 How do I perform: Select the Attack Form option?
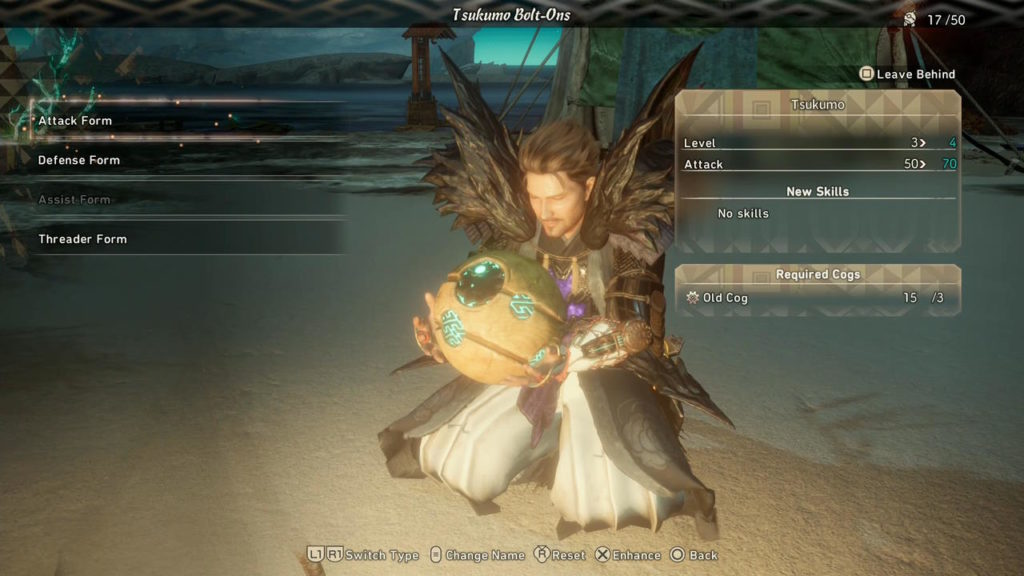point(76,121)
